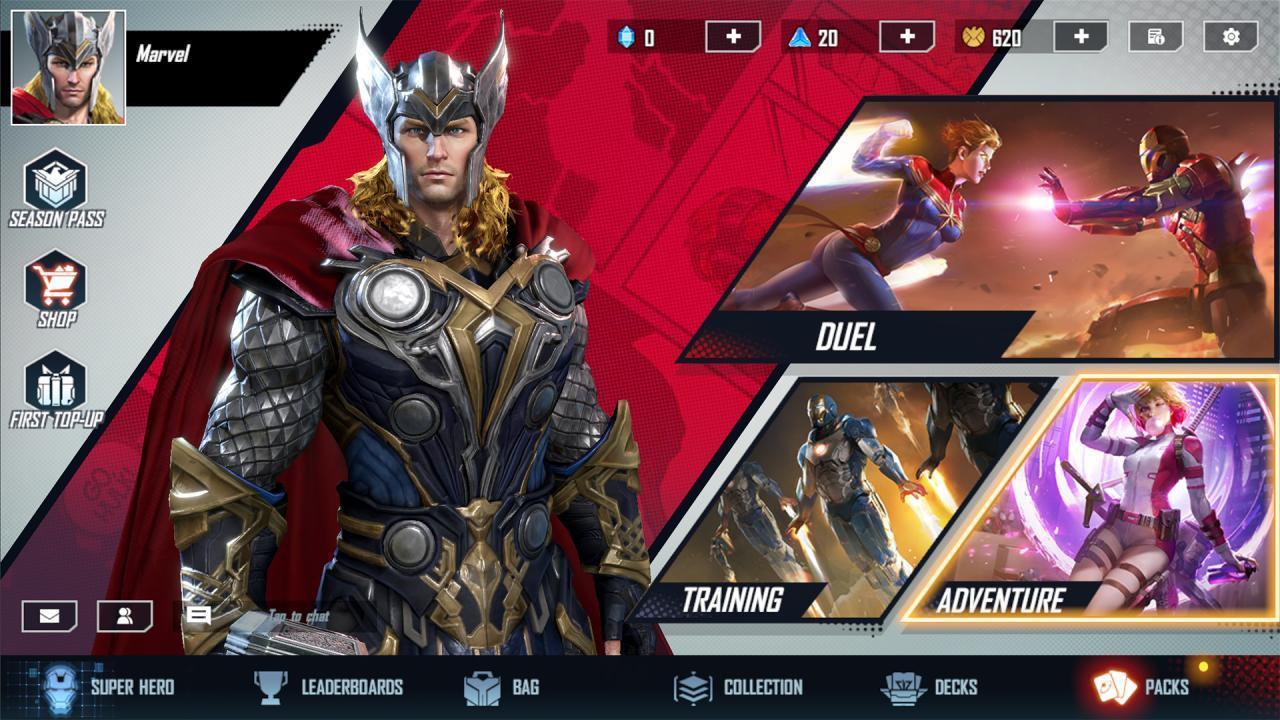View the Leaderboards
This screenshot has width=1280, height=720.
pyautogui.click(x=328, y=687)
